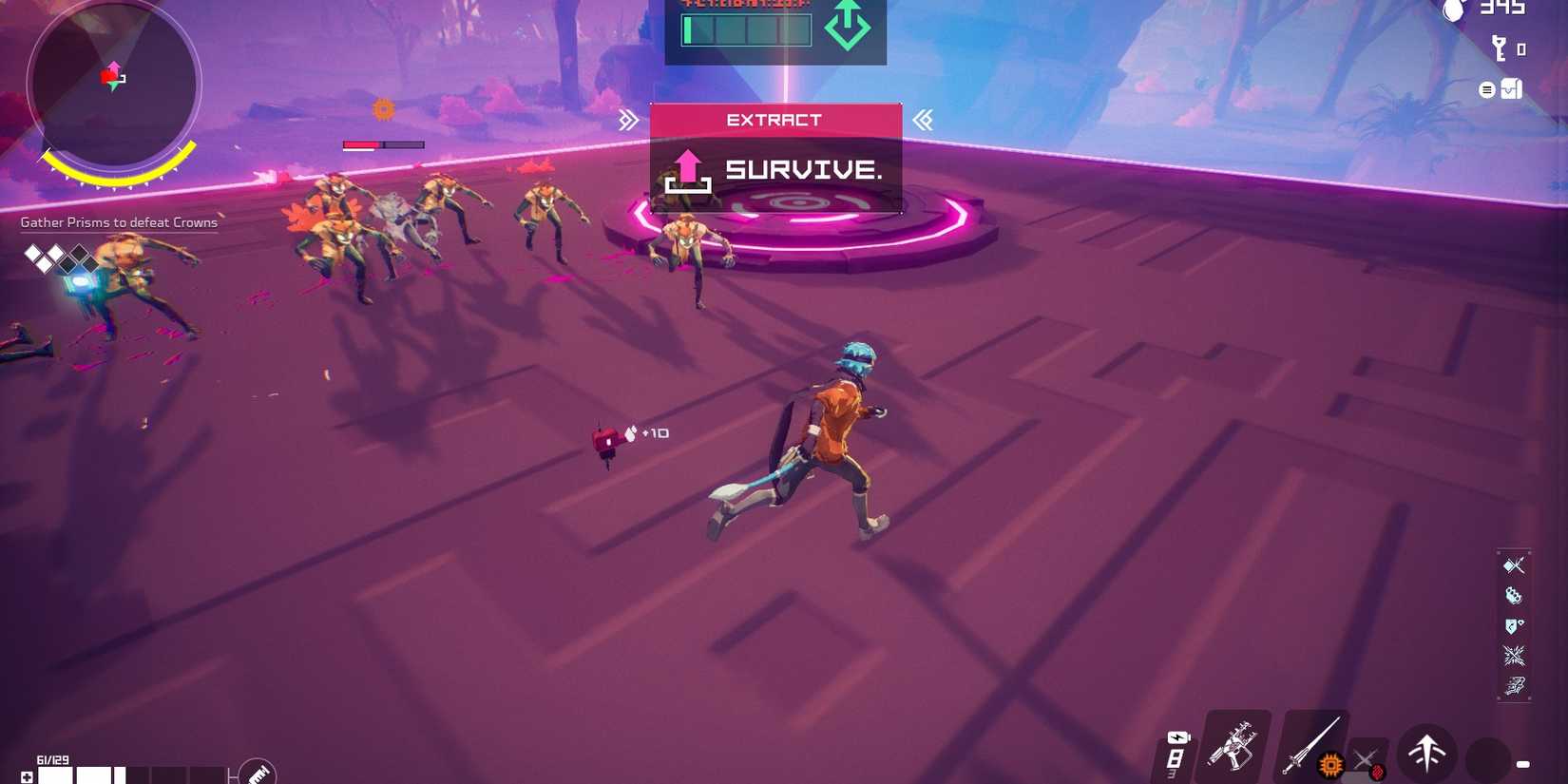Click the segmented charge progress bar top center
This screenshot has height=784, width=1568.
(746, 30)
